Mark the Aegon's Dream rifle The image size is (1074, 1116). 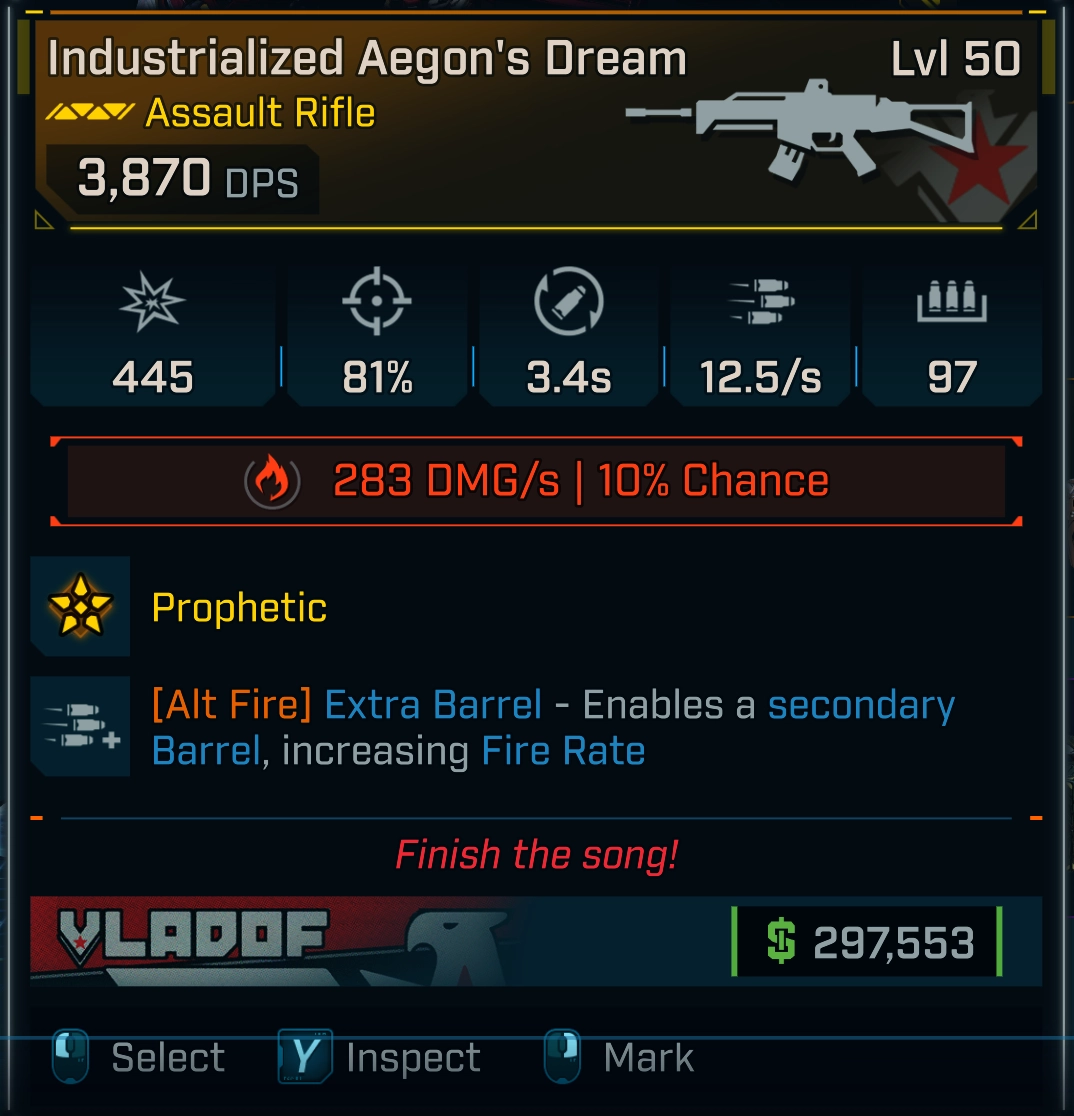coord(648,1058)
